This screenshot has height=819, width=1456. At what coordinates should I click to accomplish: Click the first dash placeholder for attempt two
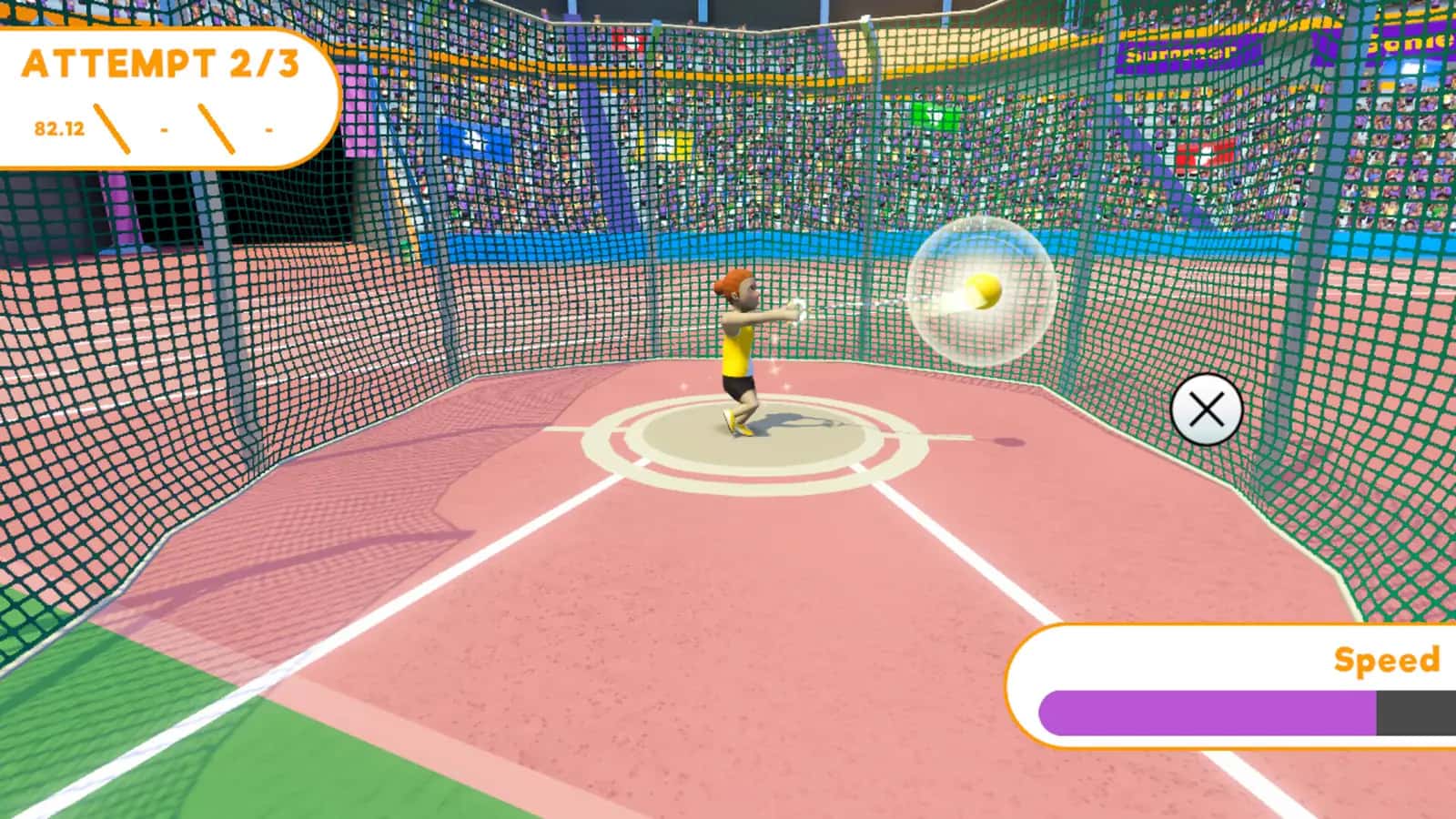pos(166,130)
